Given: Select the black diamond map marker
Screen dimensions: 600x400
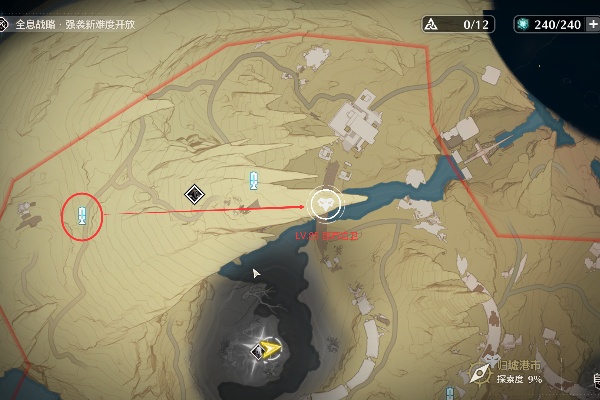Looking at the screenshot, I should 194,196.
